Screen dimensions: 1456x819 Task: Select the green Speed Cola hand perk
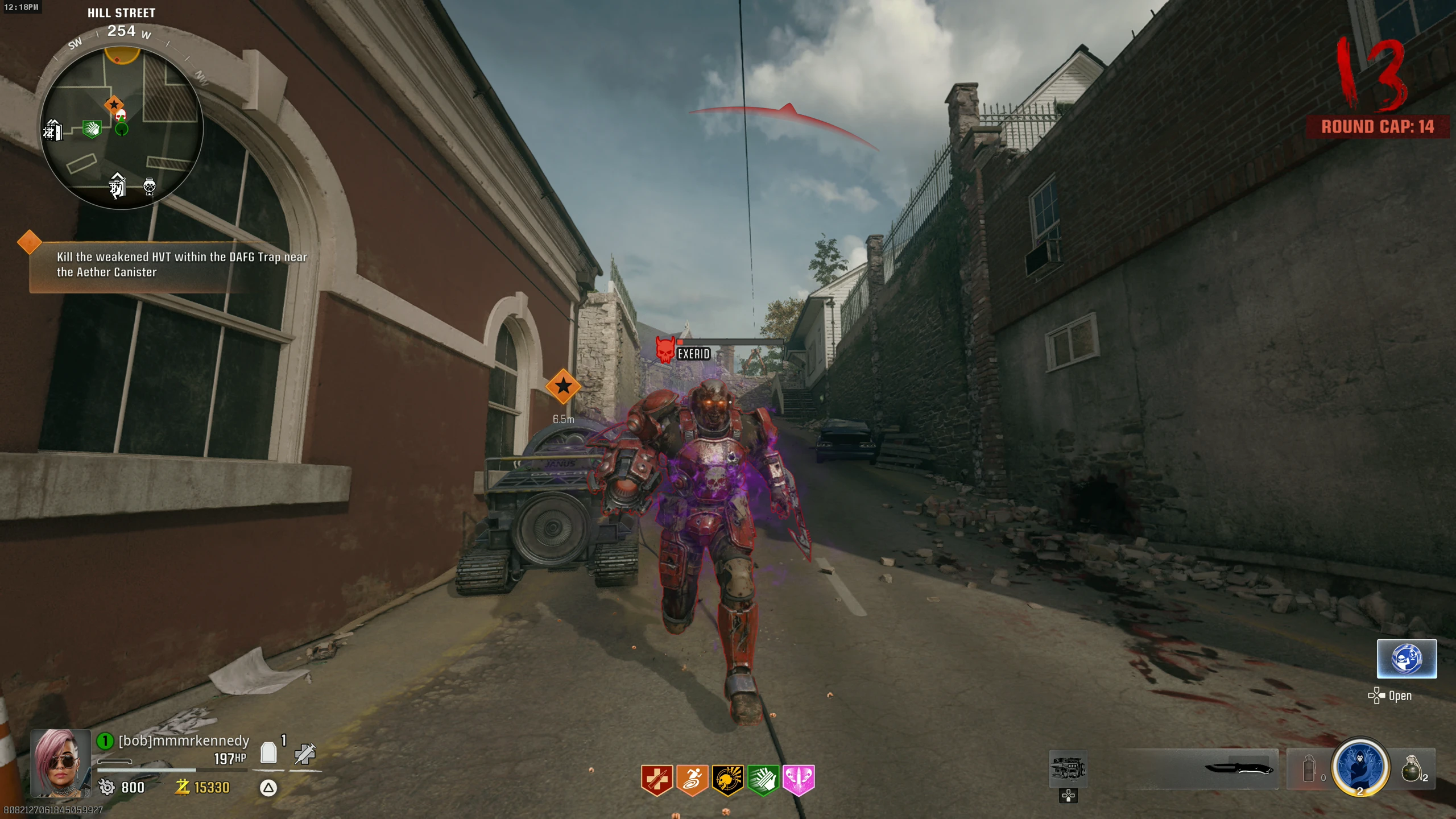763,779
